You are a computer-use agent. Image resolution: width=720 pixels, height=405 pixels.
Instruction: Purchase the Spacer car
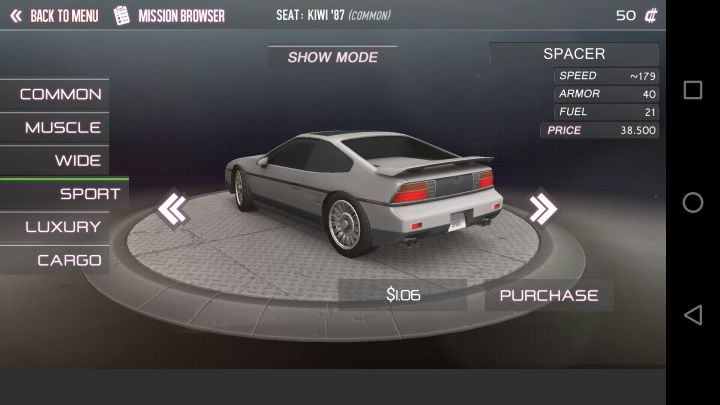click(549, 295)
